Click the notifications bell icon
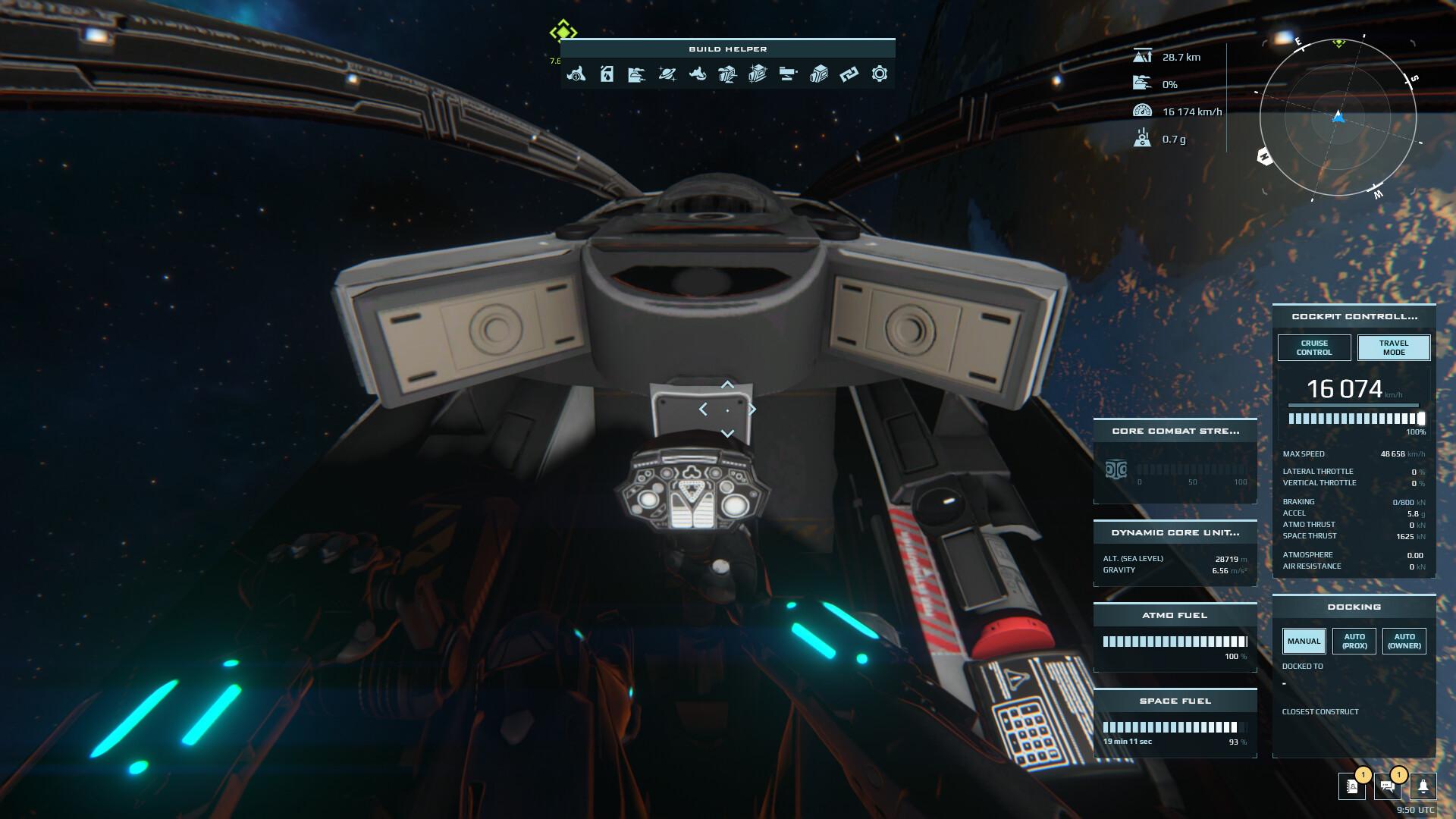Screen dimensions: 1456x819 (x=1423, y=788)
